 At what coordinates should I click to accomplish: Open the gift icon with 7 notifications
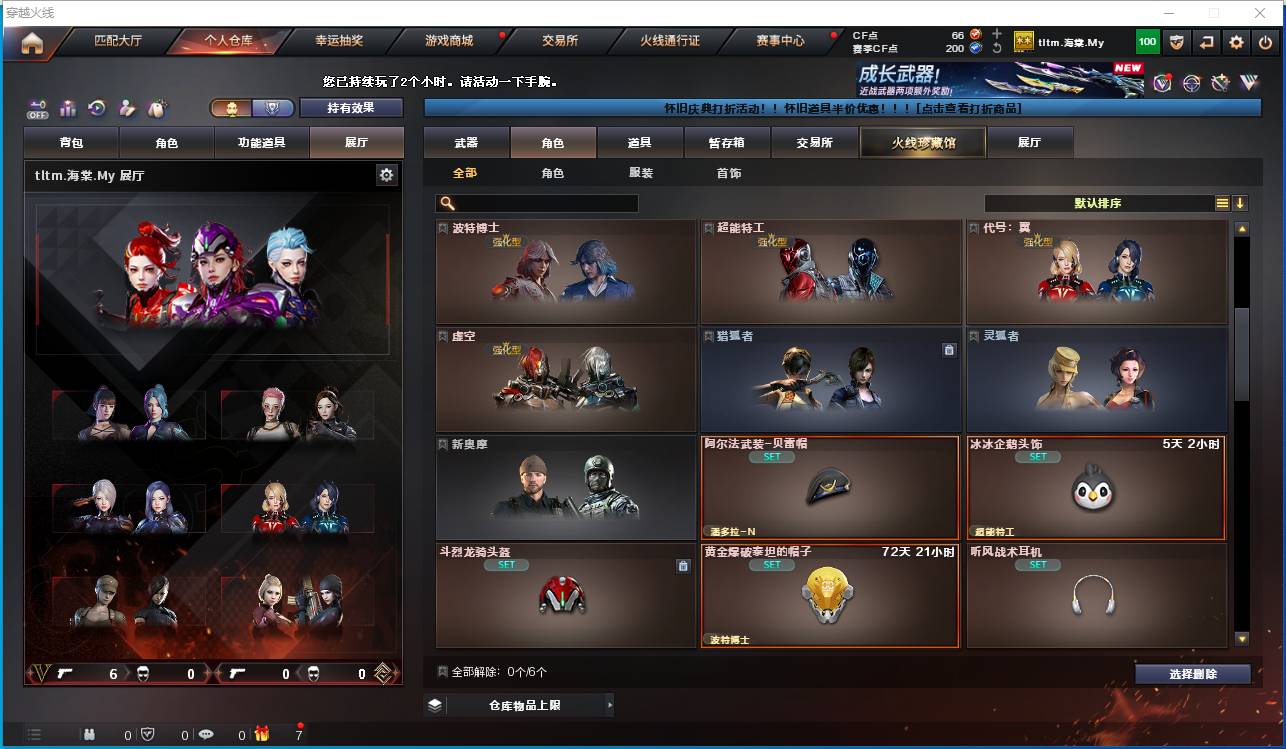tap(262, 735)
